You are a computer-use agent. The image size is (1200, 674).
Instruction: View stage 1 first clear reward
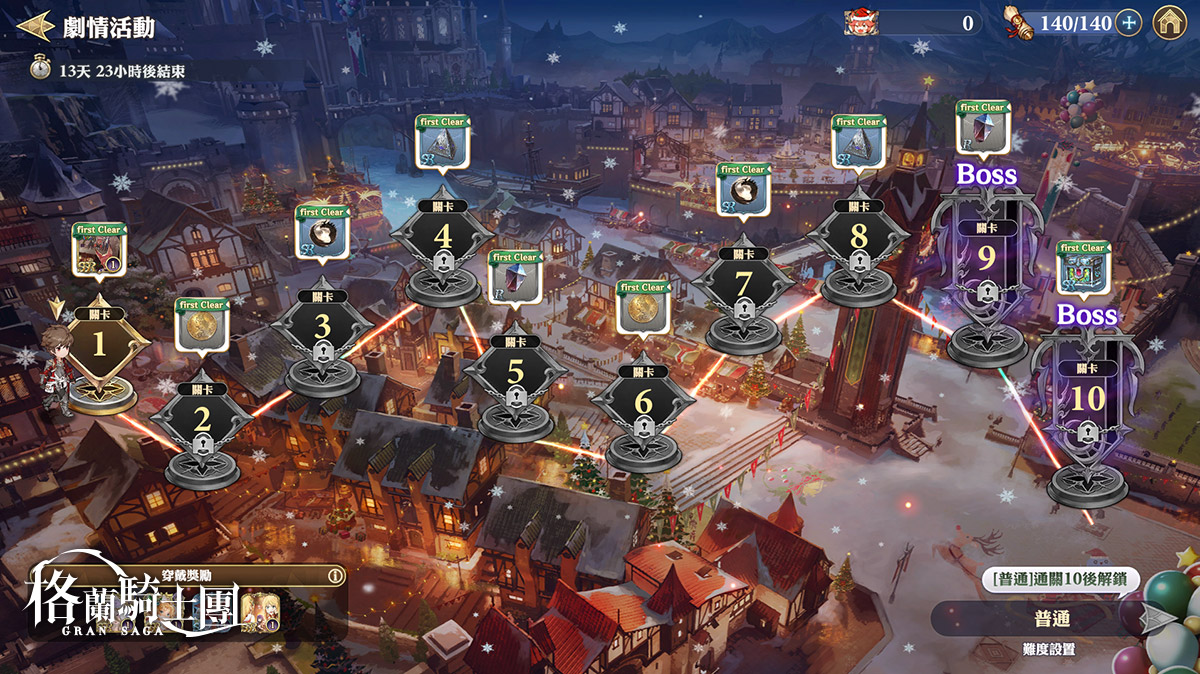(98, 250)
